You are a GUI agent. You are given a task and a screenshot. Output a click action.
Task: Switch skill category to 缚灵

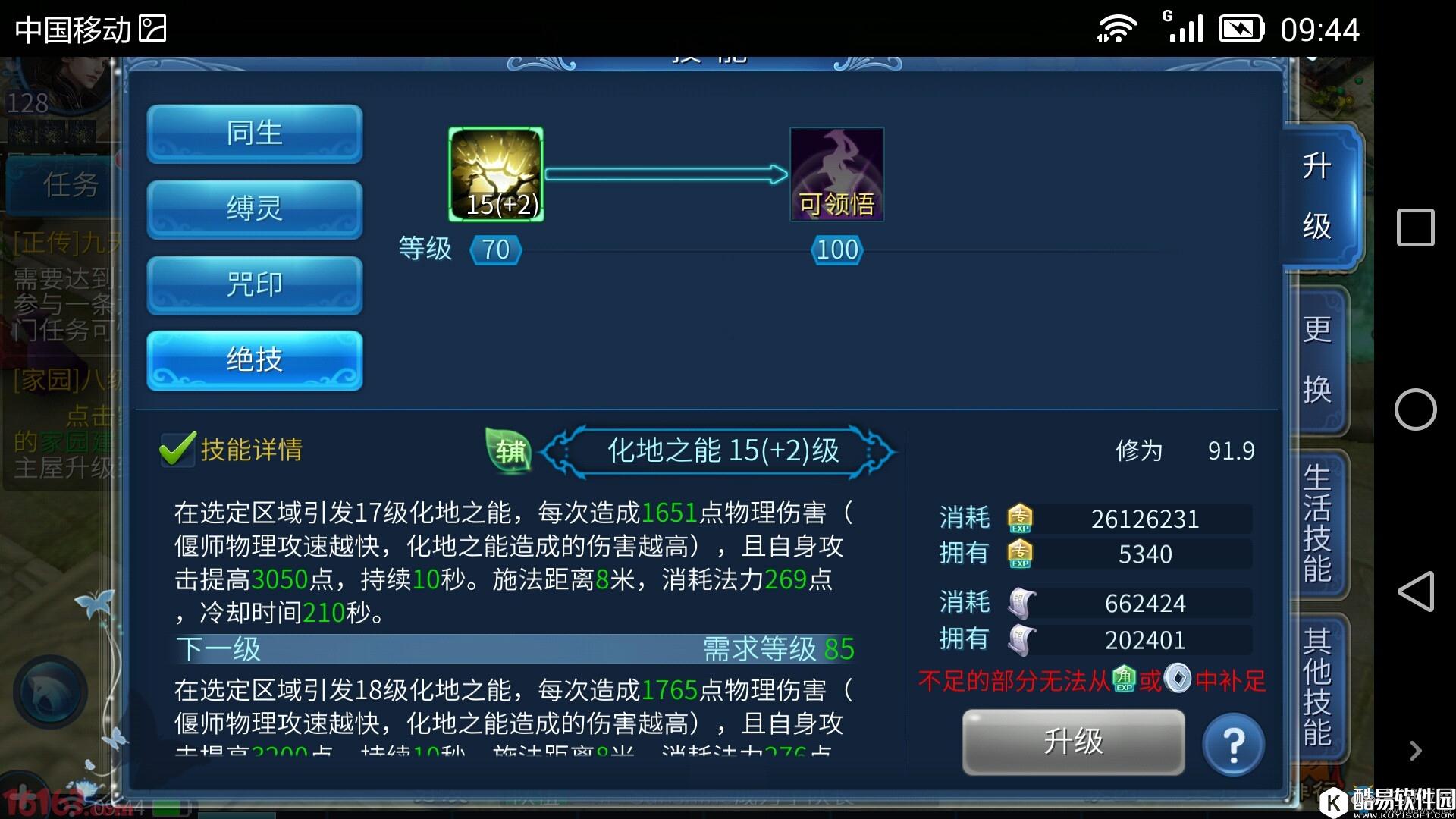tap(254, 209)
